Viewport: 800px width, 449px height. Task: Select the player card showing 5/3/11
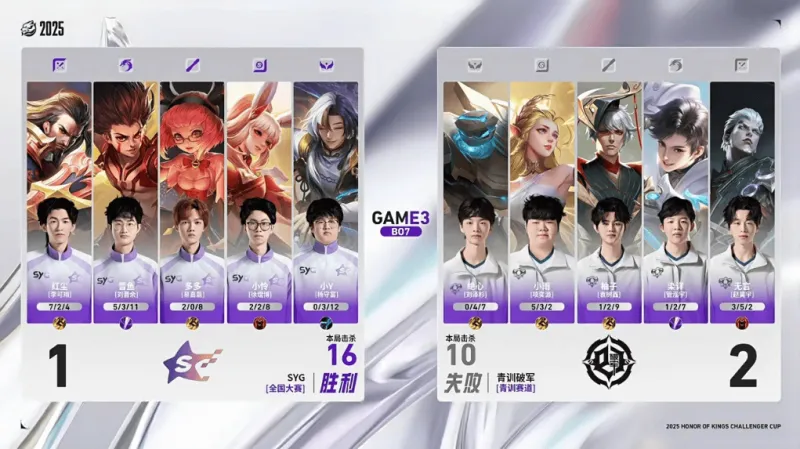126,200
